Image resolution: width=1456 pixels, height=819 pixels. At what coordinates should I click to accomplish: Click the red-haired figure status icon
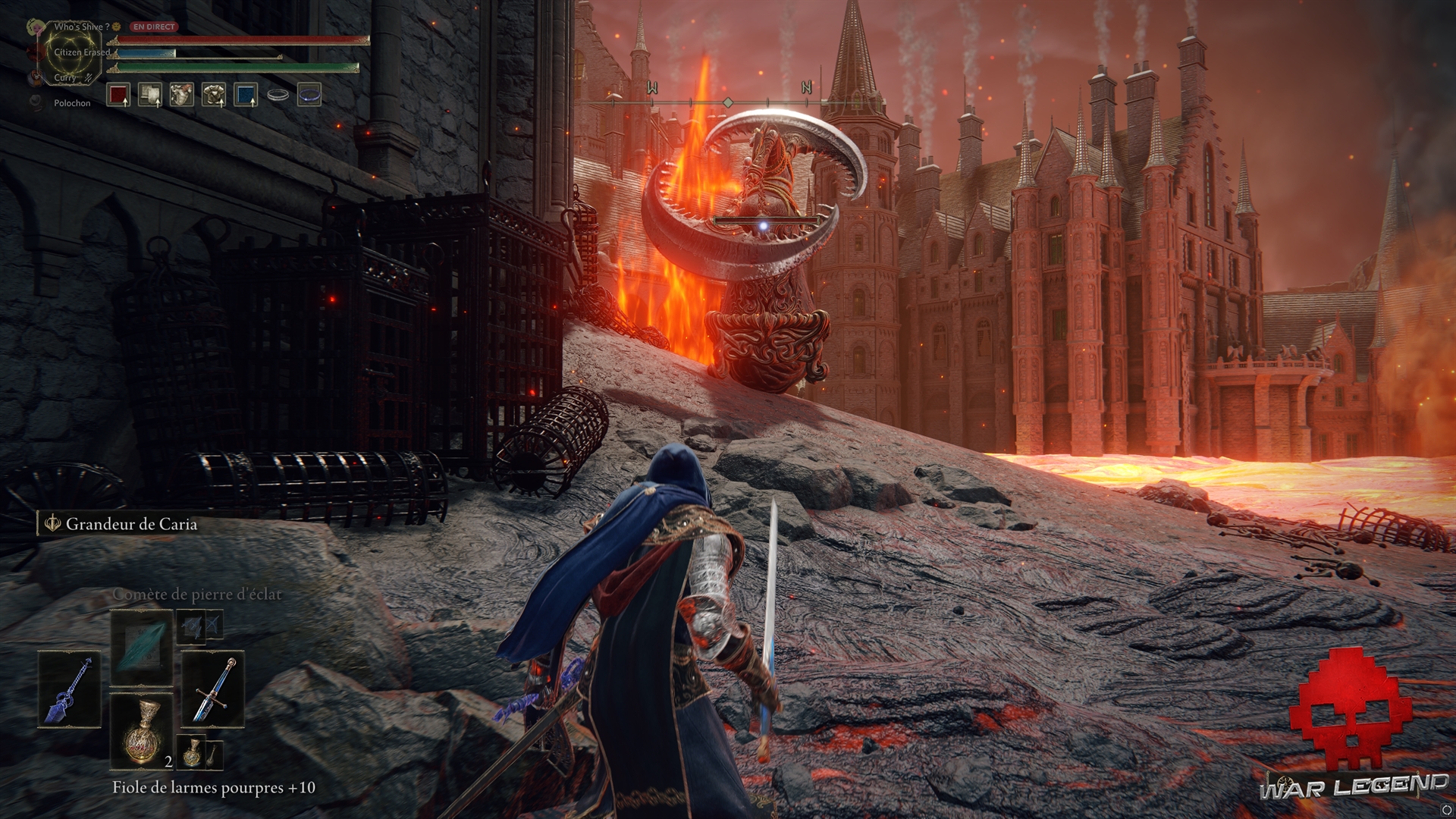[182, 95]
